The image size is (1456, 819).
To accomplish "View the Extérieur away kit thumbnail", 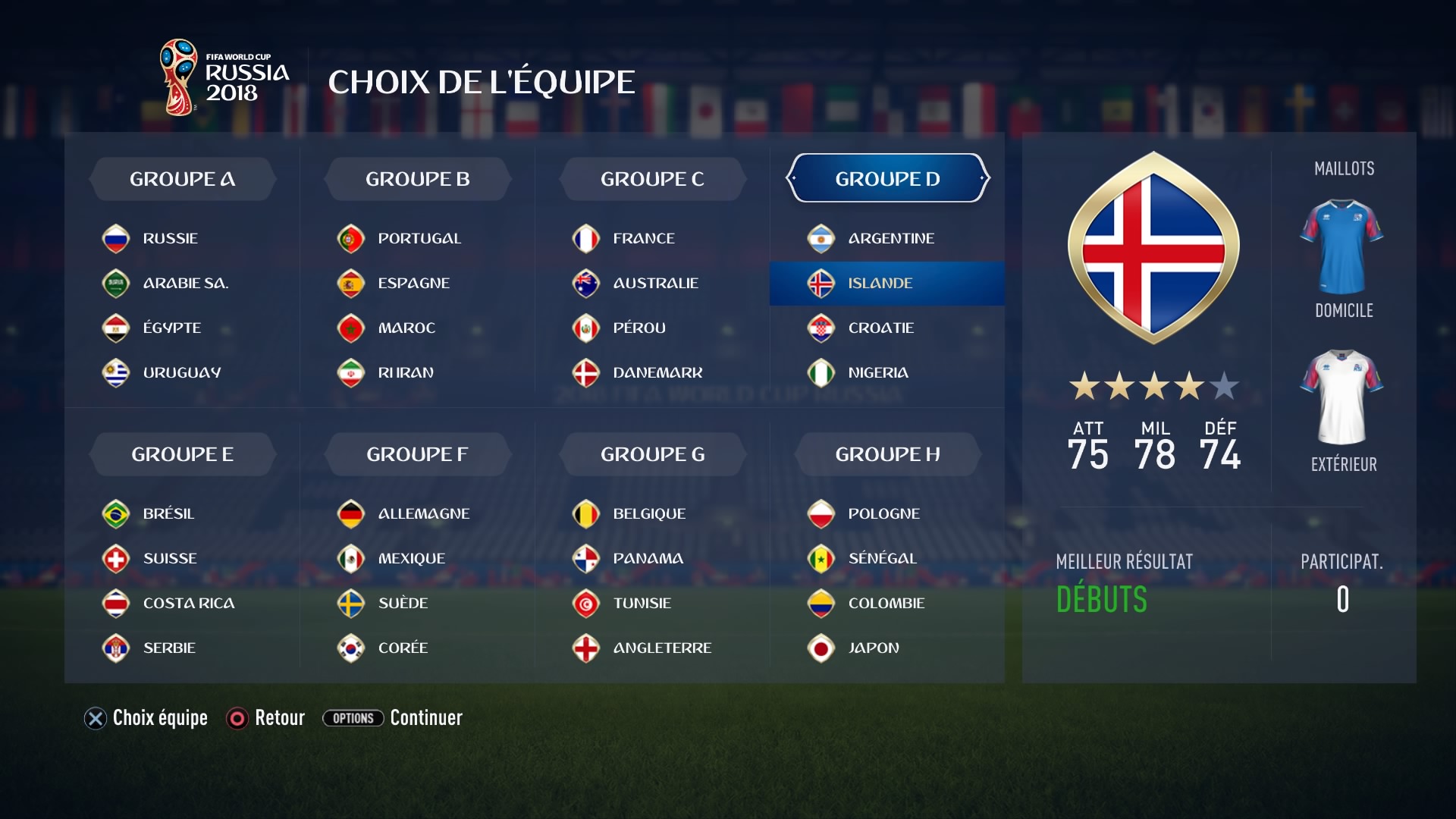I will [x=1341, y=397].
